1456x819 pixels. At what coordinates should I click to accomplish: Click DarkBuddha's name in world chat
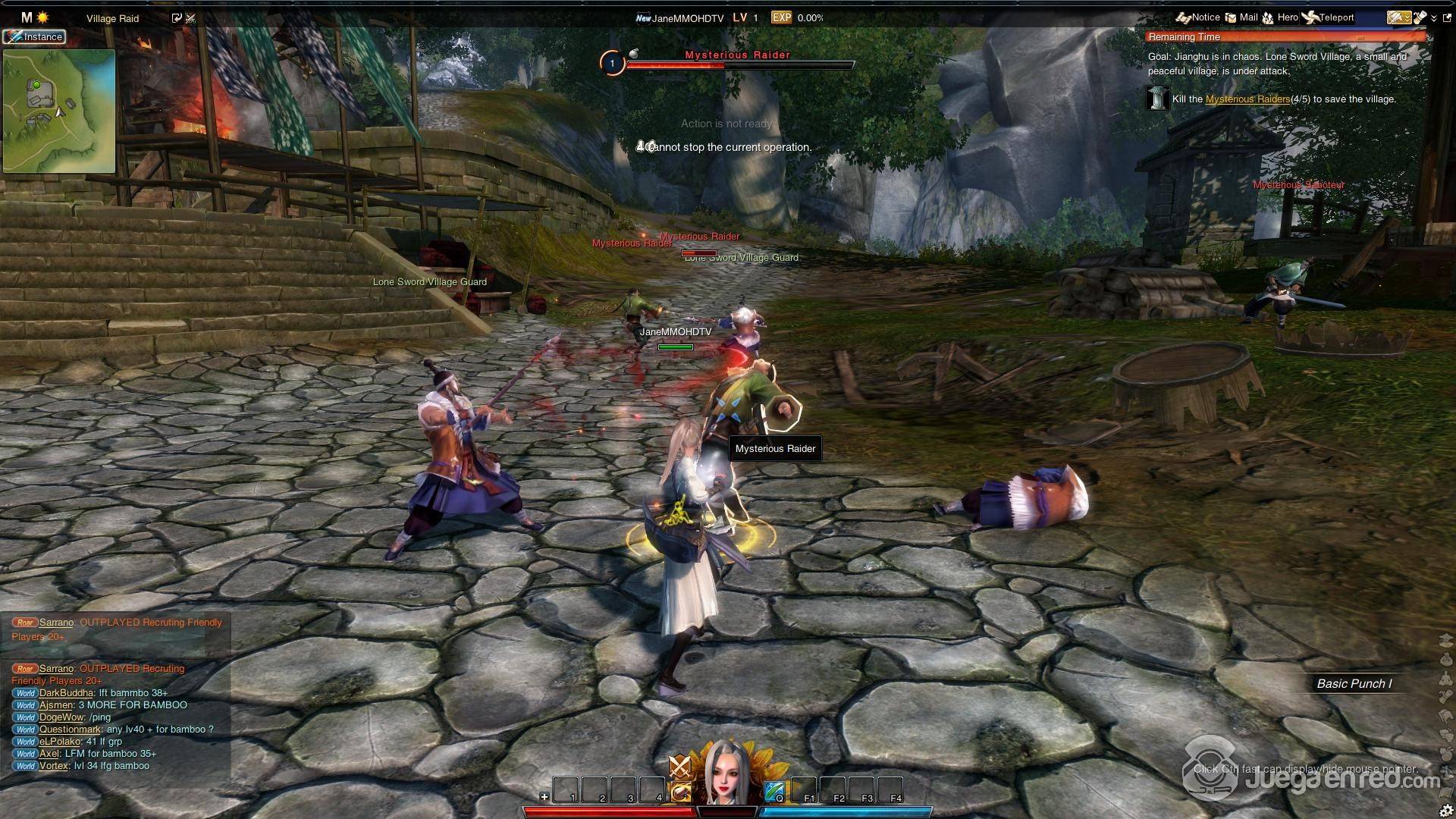pyautogui.click(x=66, y=693)
